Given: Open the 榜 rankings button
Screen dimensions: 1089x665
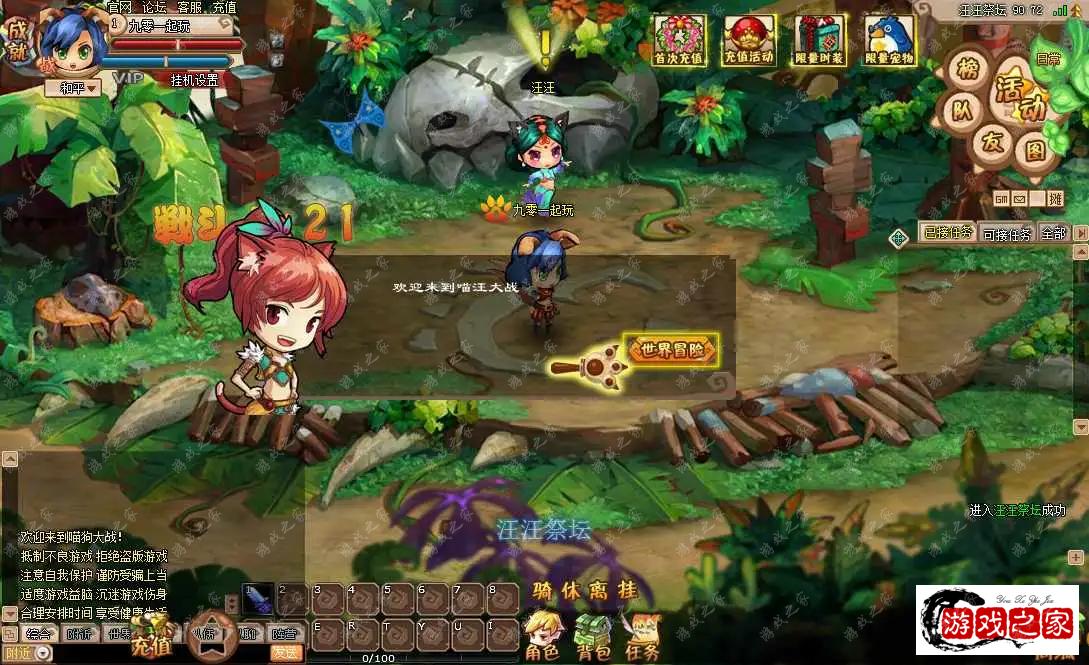Looking at the screenshot, I should coord(967,70).
